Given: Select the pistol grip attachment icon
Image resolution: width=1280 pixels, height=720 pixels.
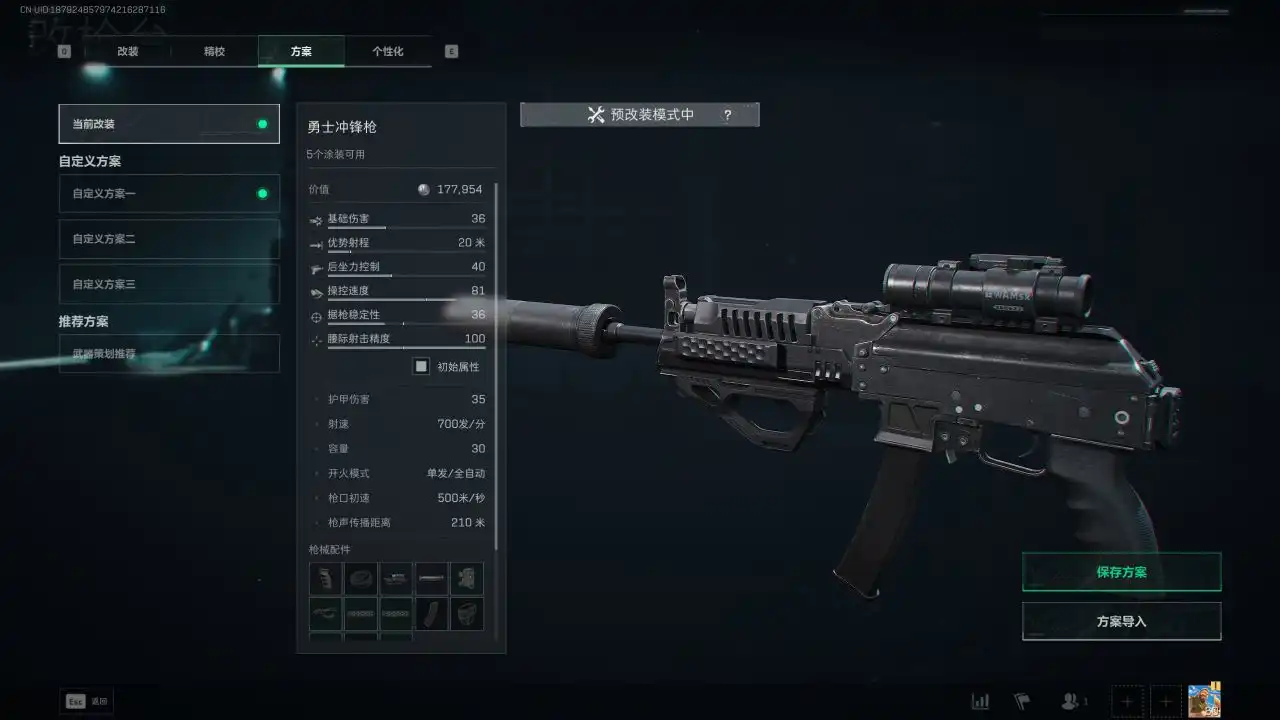Looking at the screenshot, I should (x=325, y=578).
